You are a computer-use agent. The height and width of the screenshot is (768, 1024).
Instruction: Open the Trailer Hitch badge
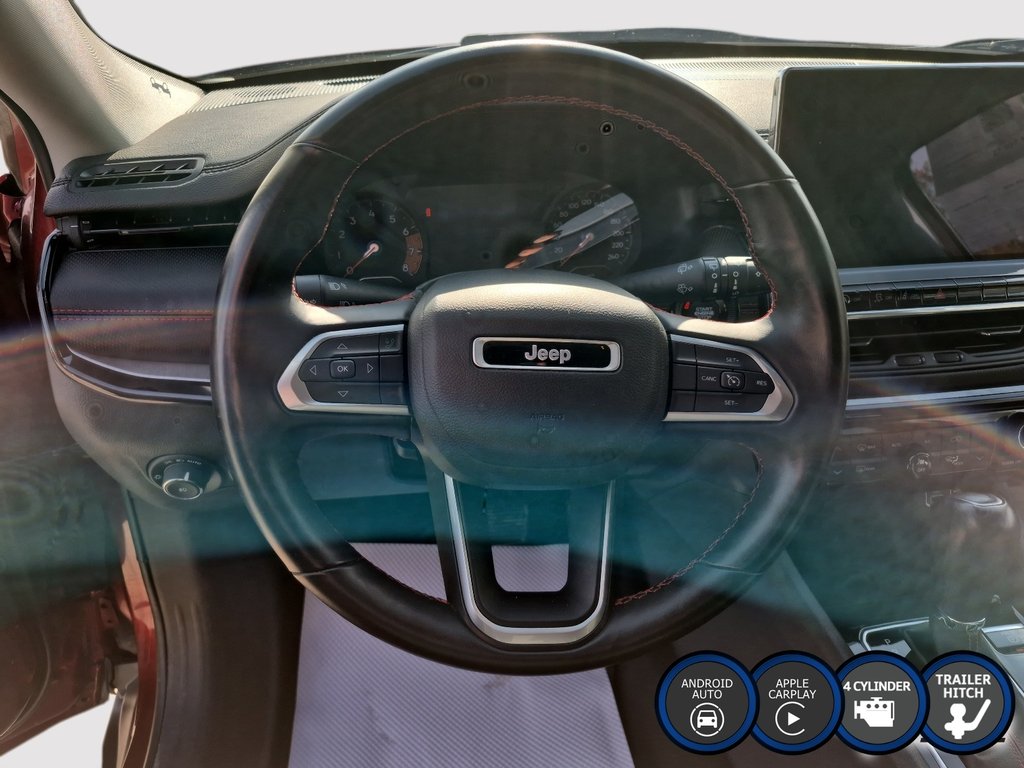[966, 702]
